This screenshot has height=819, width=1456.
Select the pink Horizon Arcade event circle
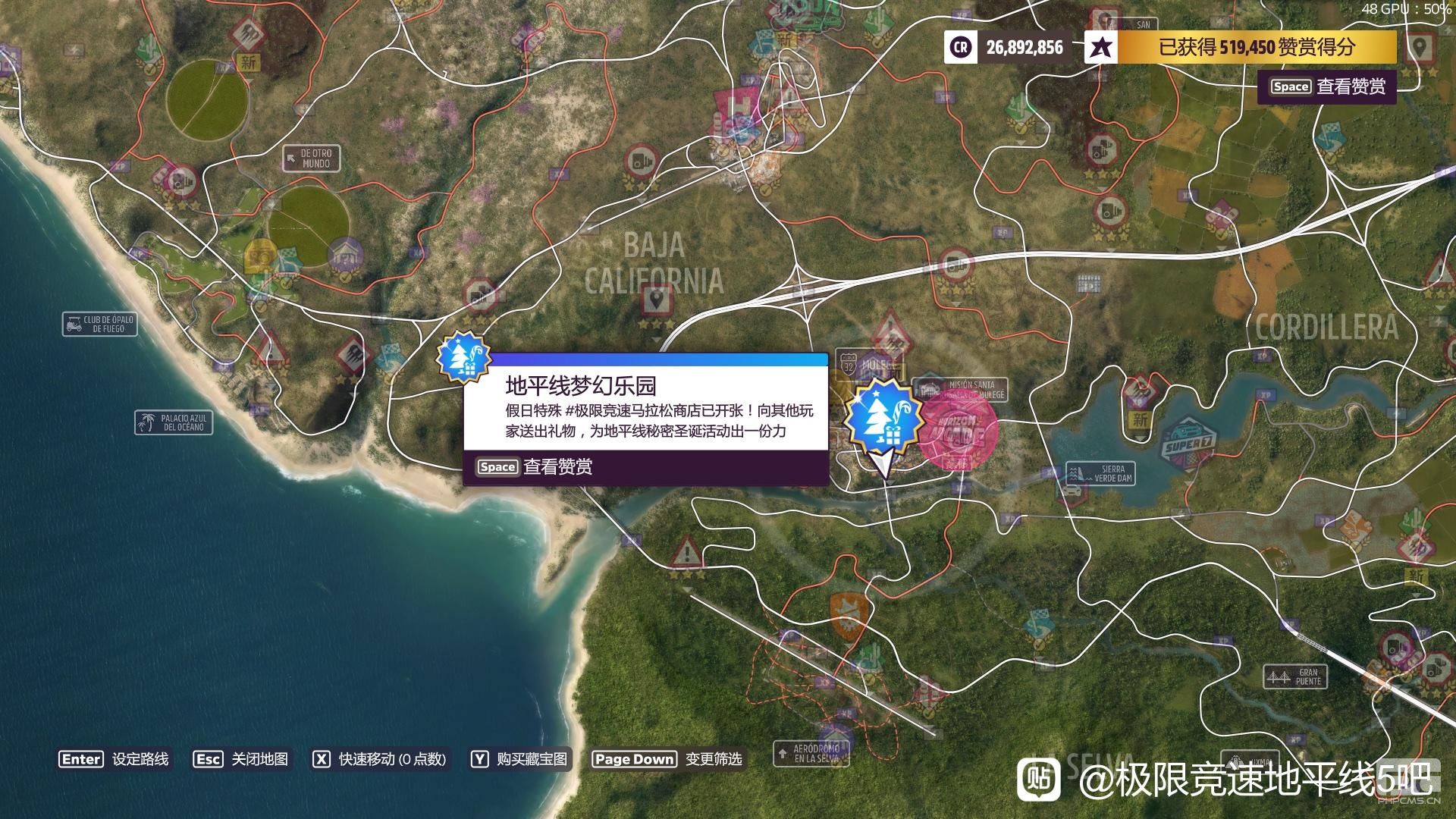tap(957, 433)
